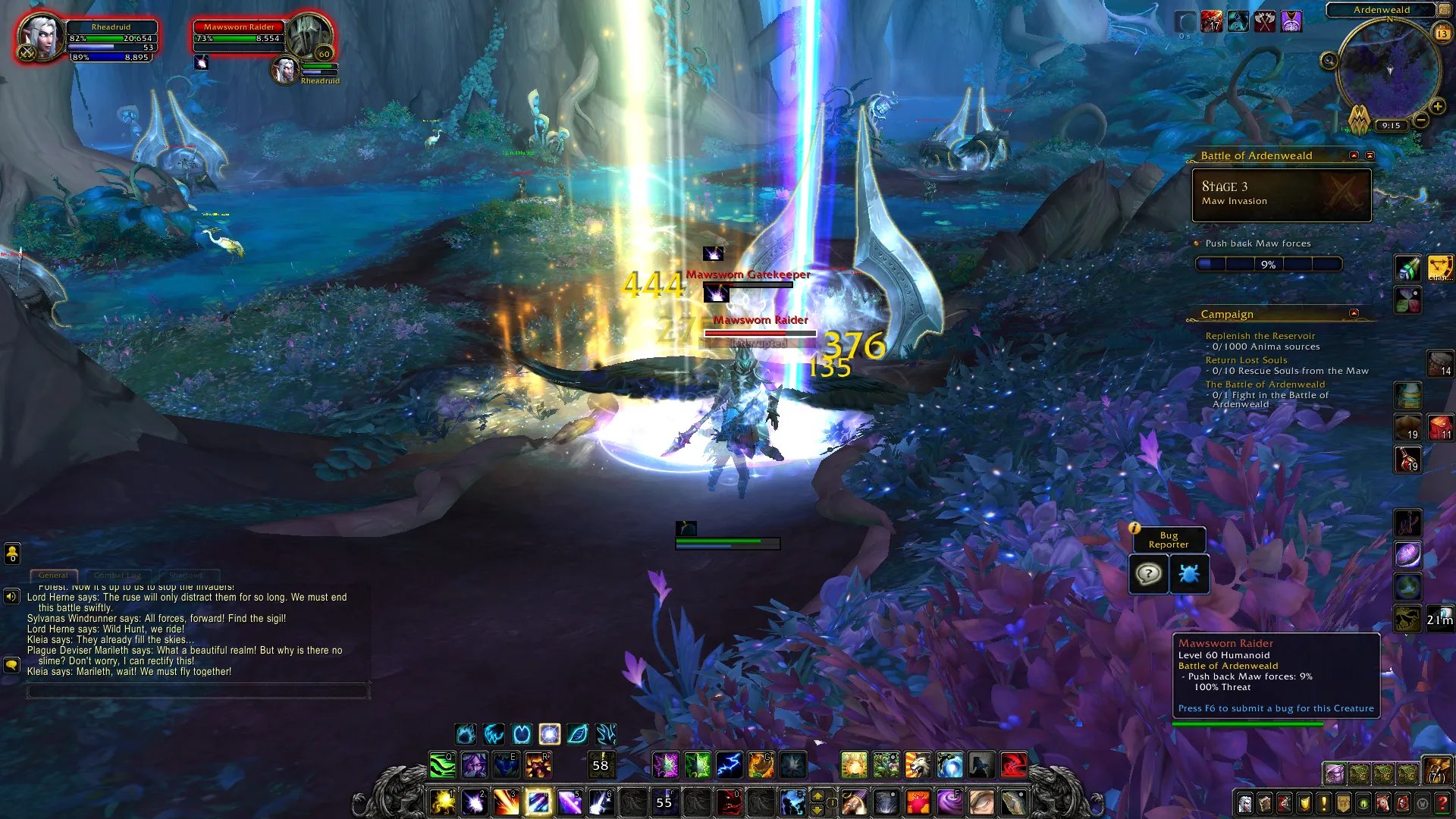Collapse the Campaign quest section

(1354, 313)
